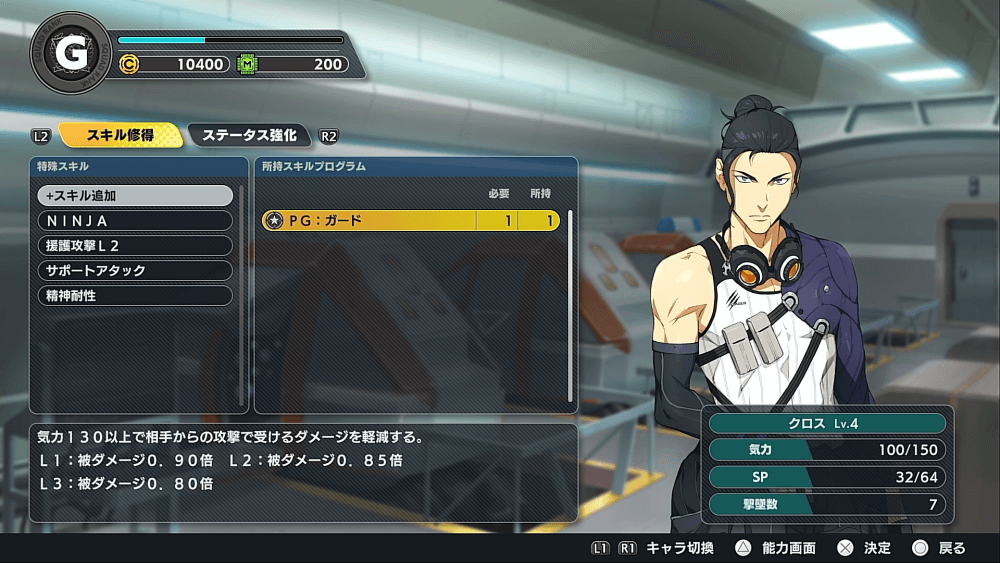Screen dimensions: 1000x563
Task: Highlight the 精神耐性 skill
Action: pos(135,296)
